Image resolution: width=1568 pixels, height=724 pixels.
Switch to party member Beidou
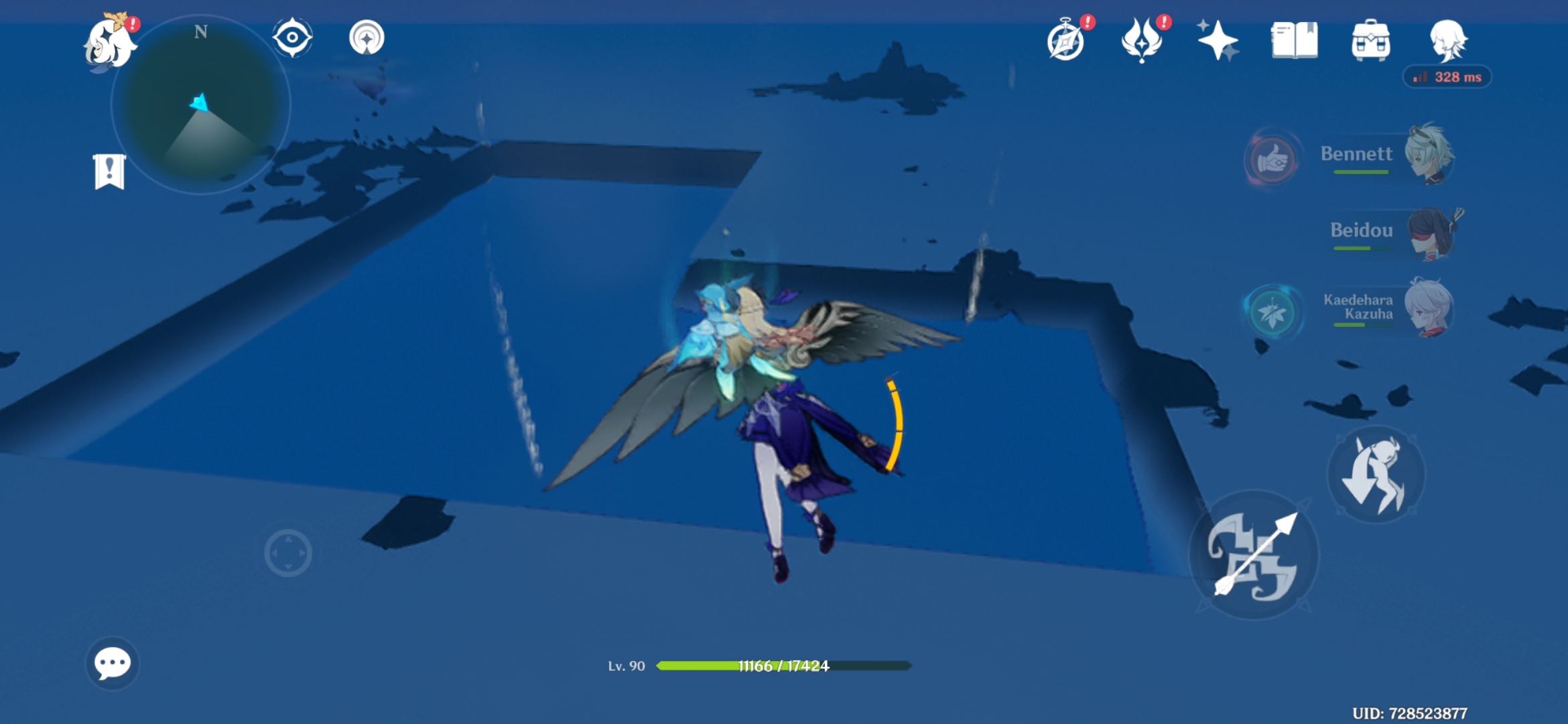pos(1431,233)
